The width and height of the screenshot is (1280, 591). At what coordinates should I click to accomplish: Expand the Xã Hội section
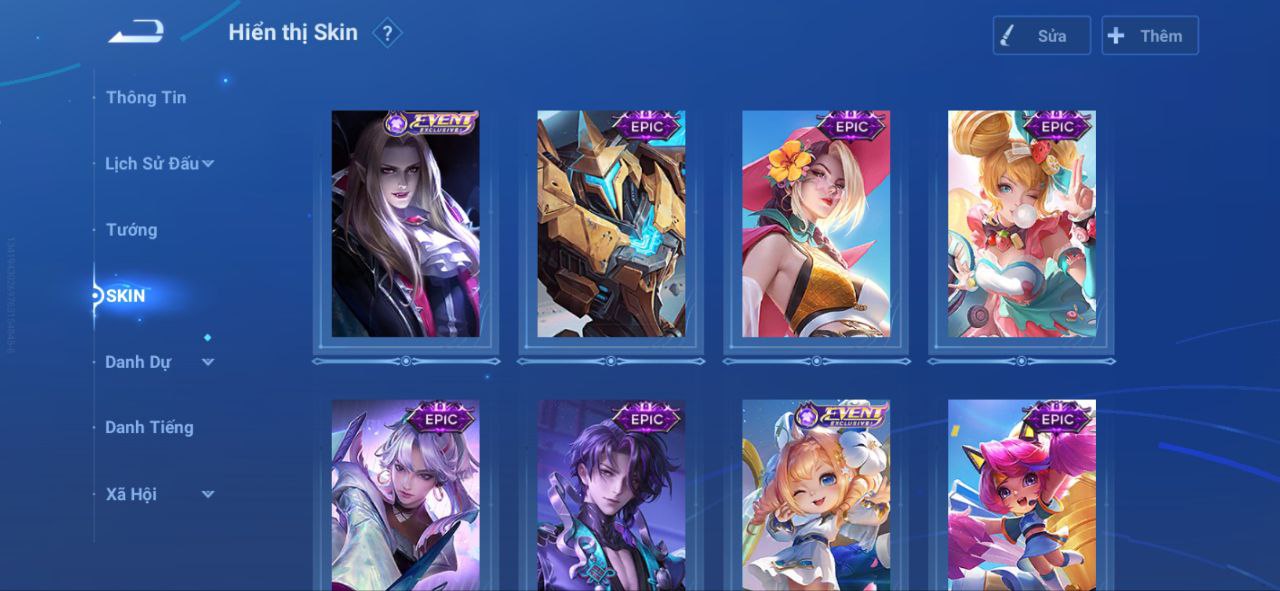[160, 494]
